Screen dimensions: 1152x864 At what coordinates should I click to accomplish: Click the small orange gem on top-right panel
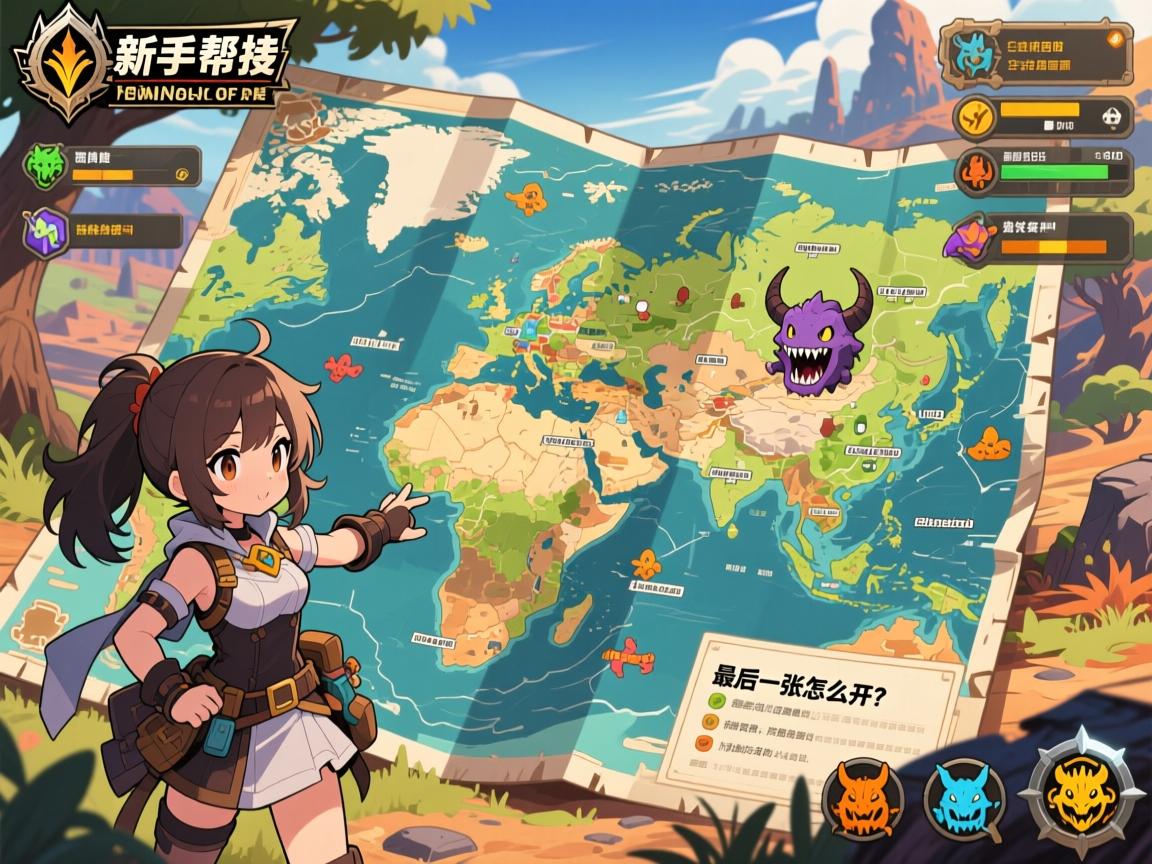(1114, 39)
